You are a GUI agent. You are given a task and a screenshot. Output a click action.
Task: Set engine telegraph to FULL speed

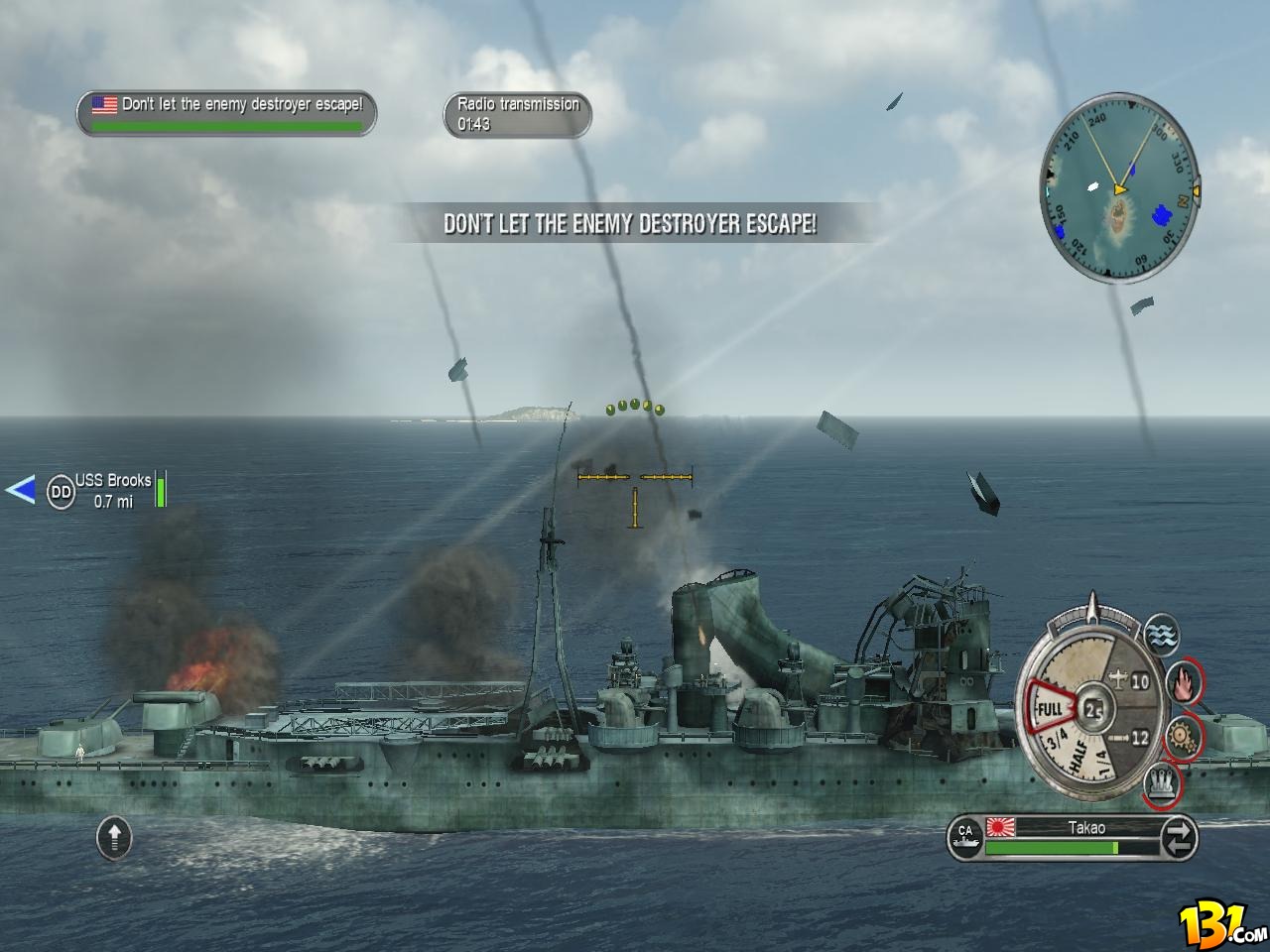[x=1050, y=709]
